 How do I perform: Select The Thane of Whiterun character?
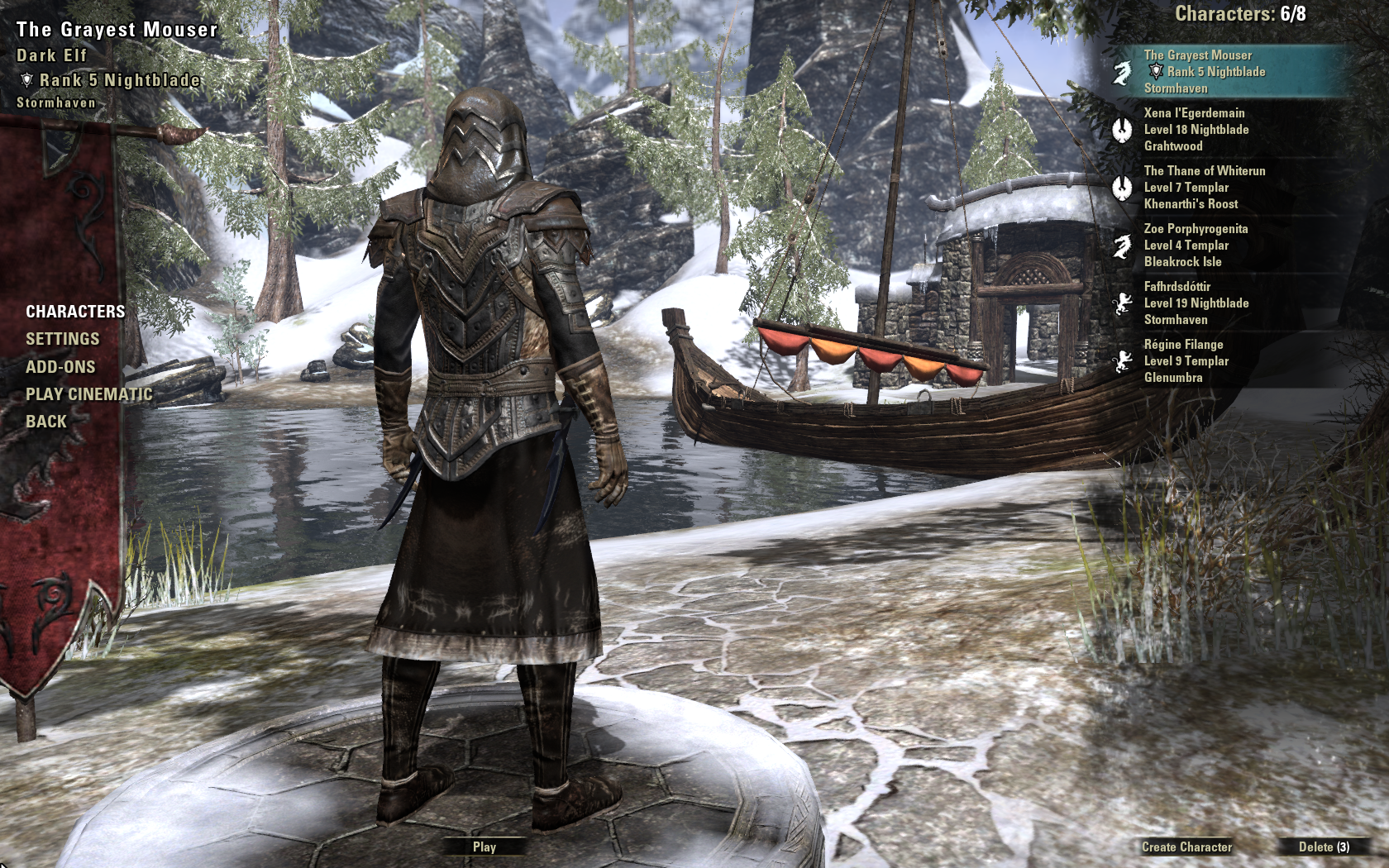pos(1224,188)
